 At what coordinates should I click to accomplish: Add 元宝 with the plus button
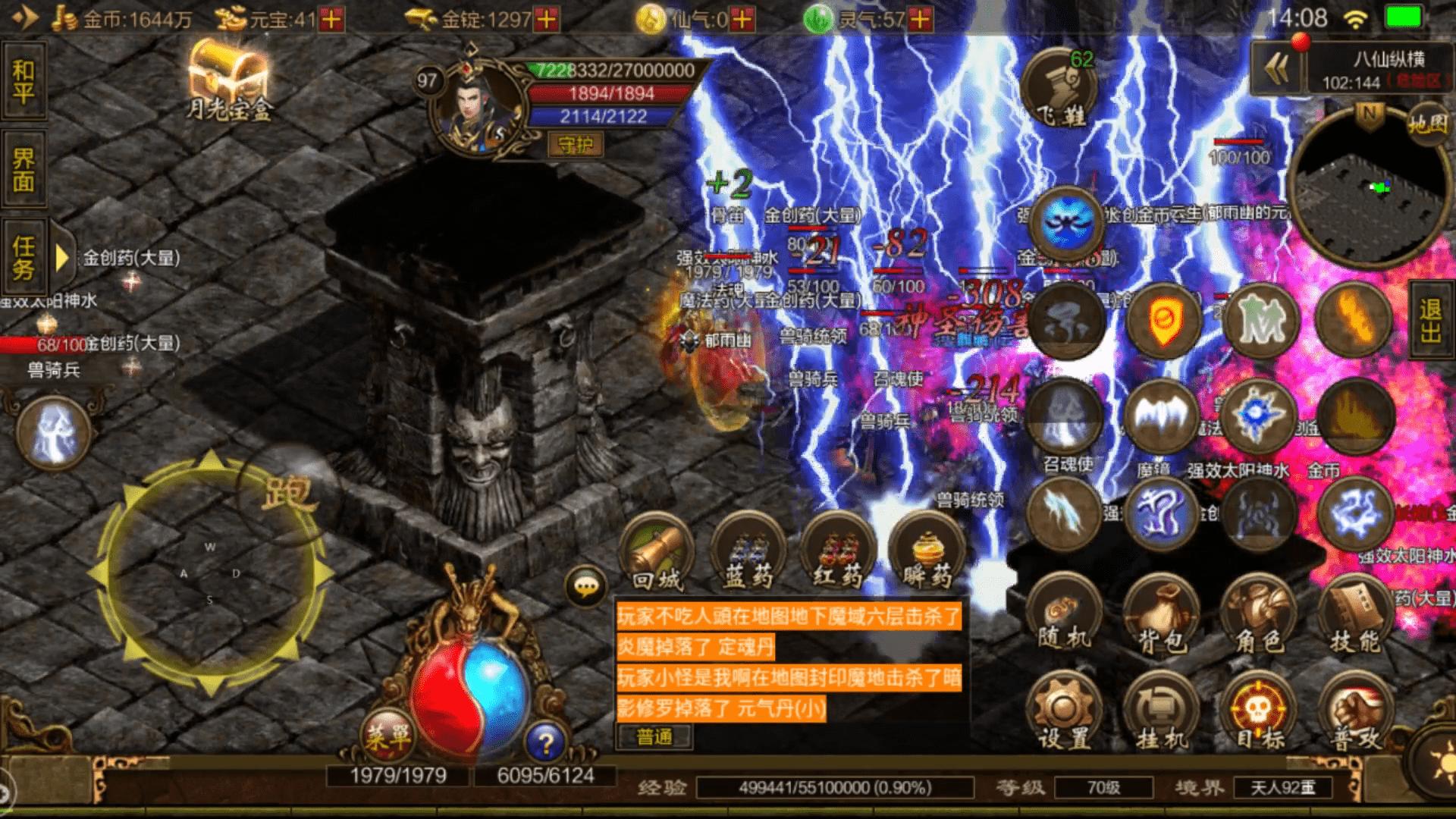331,19
